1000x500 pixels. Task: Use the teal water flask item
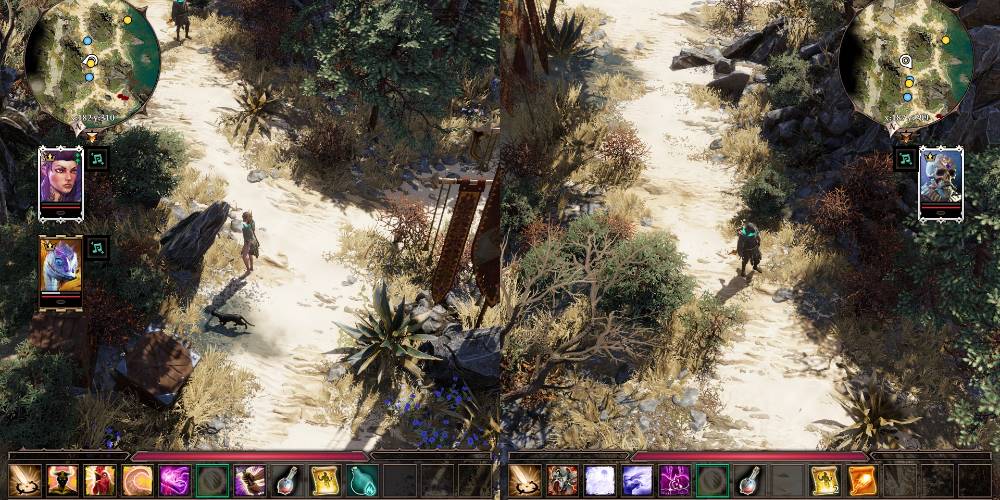[361, 481]
